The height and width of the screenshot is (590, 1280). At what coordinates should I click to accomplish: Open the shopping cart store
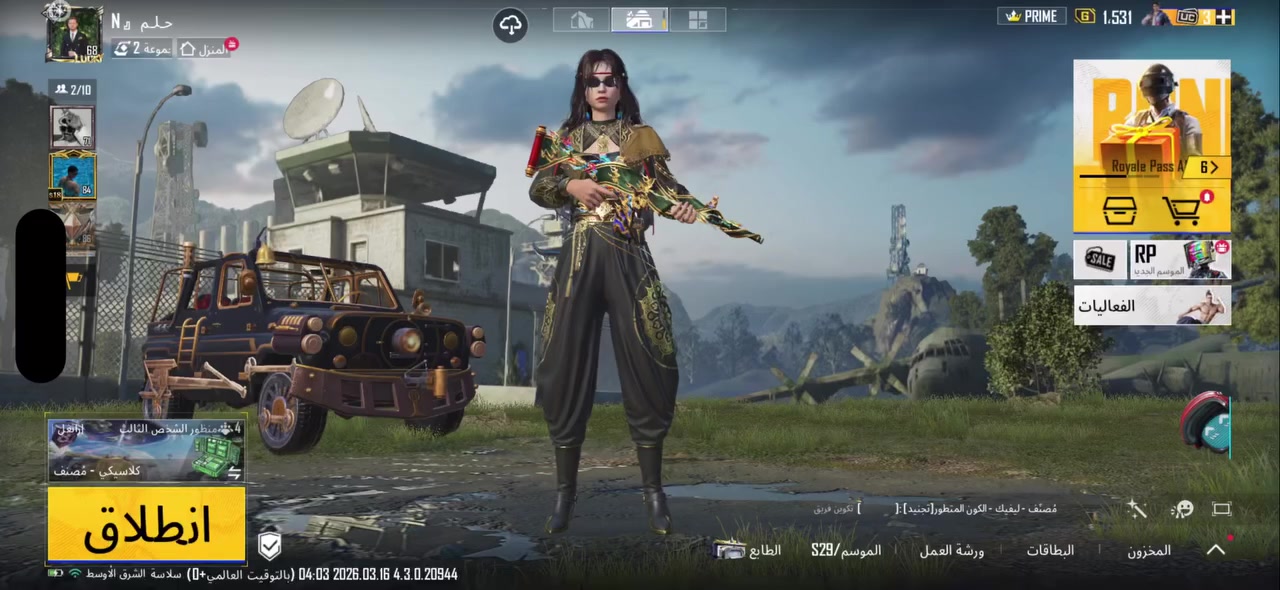pos(1183,210)
